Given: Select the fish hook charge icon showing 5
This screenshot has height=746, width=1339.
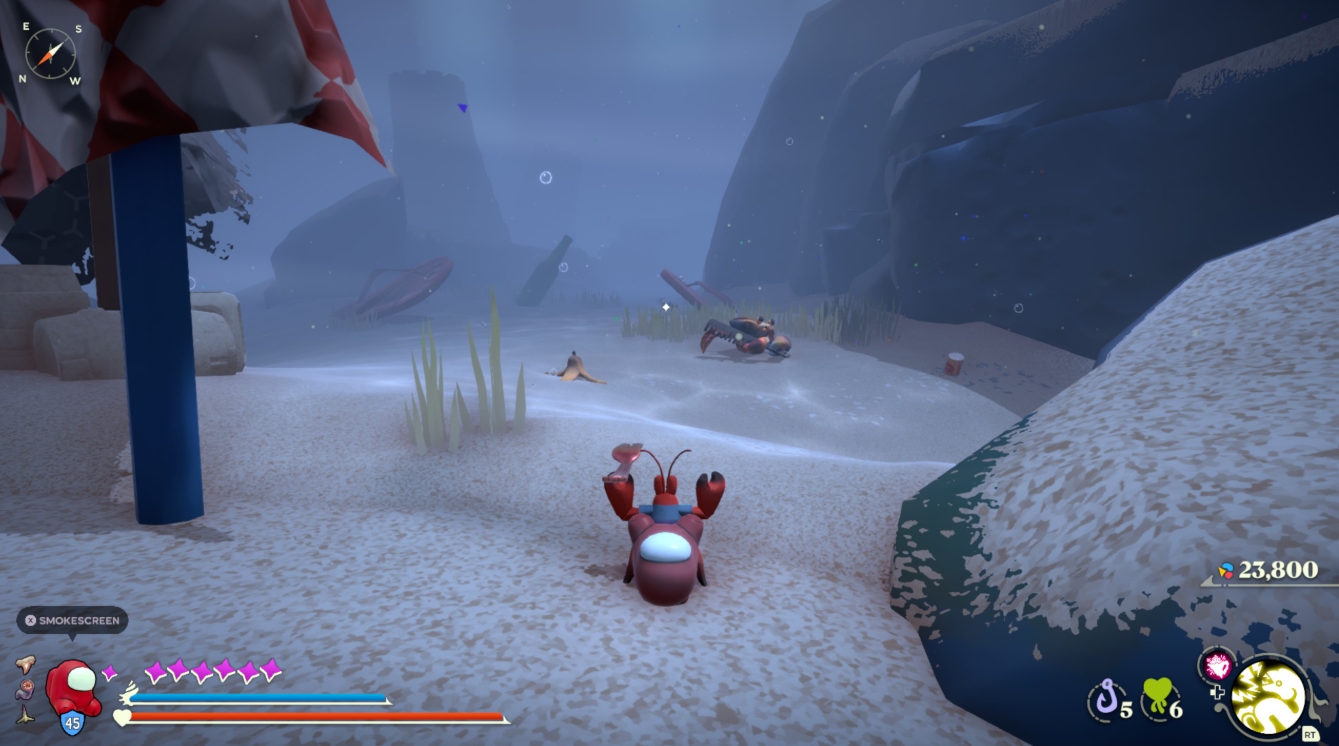Looking at the screenshot, I should [x=1107, y=694].
